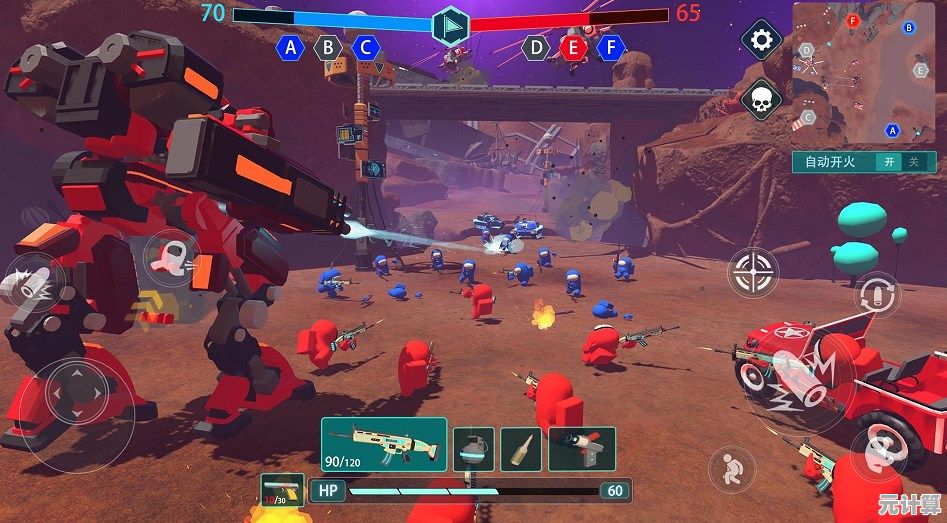This screenshot has height=523, width=947.
Task: Tap the battlefield minimap
Action: tap(864, 72)
